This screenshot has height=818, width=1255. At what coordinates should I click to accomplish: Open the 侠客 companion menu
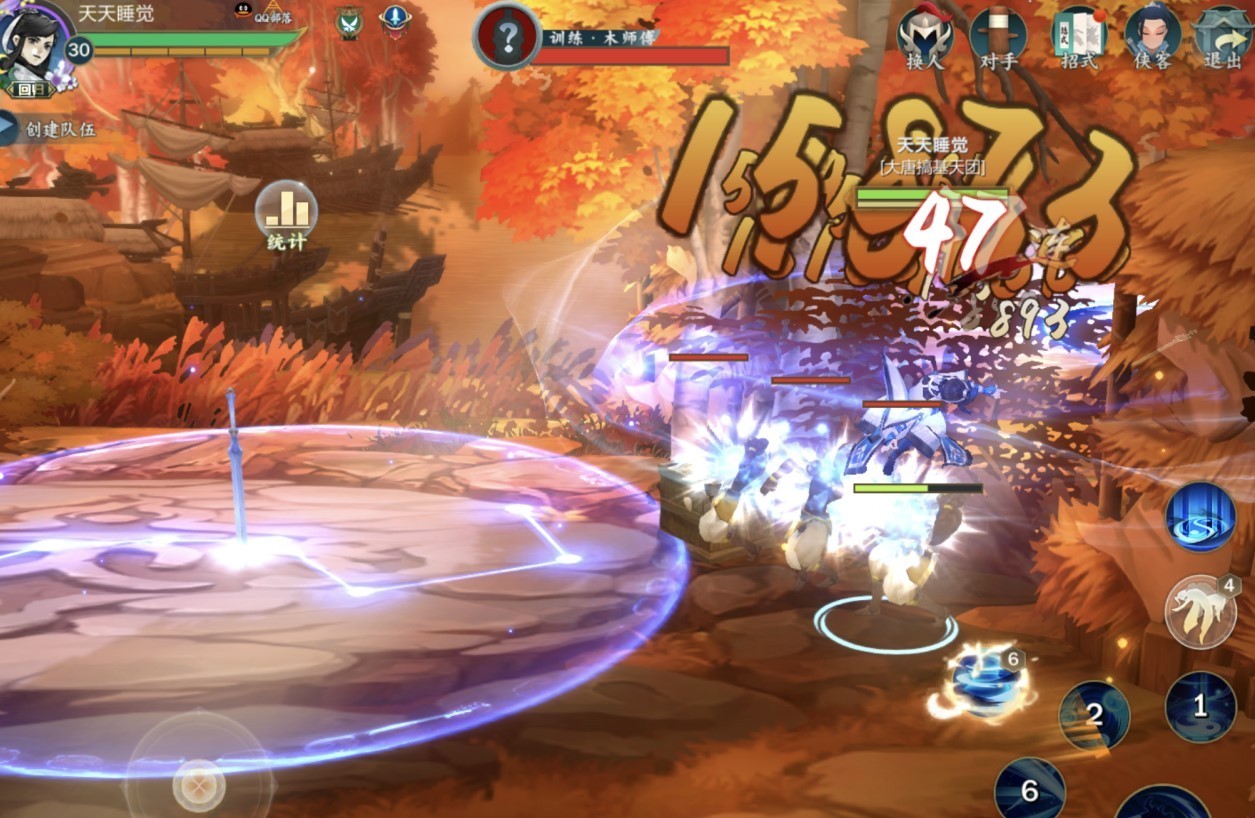click(x=1152, y=38)
